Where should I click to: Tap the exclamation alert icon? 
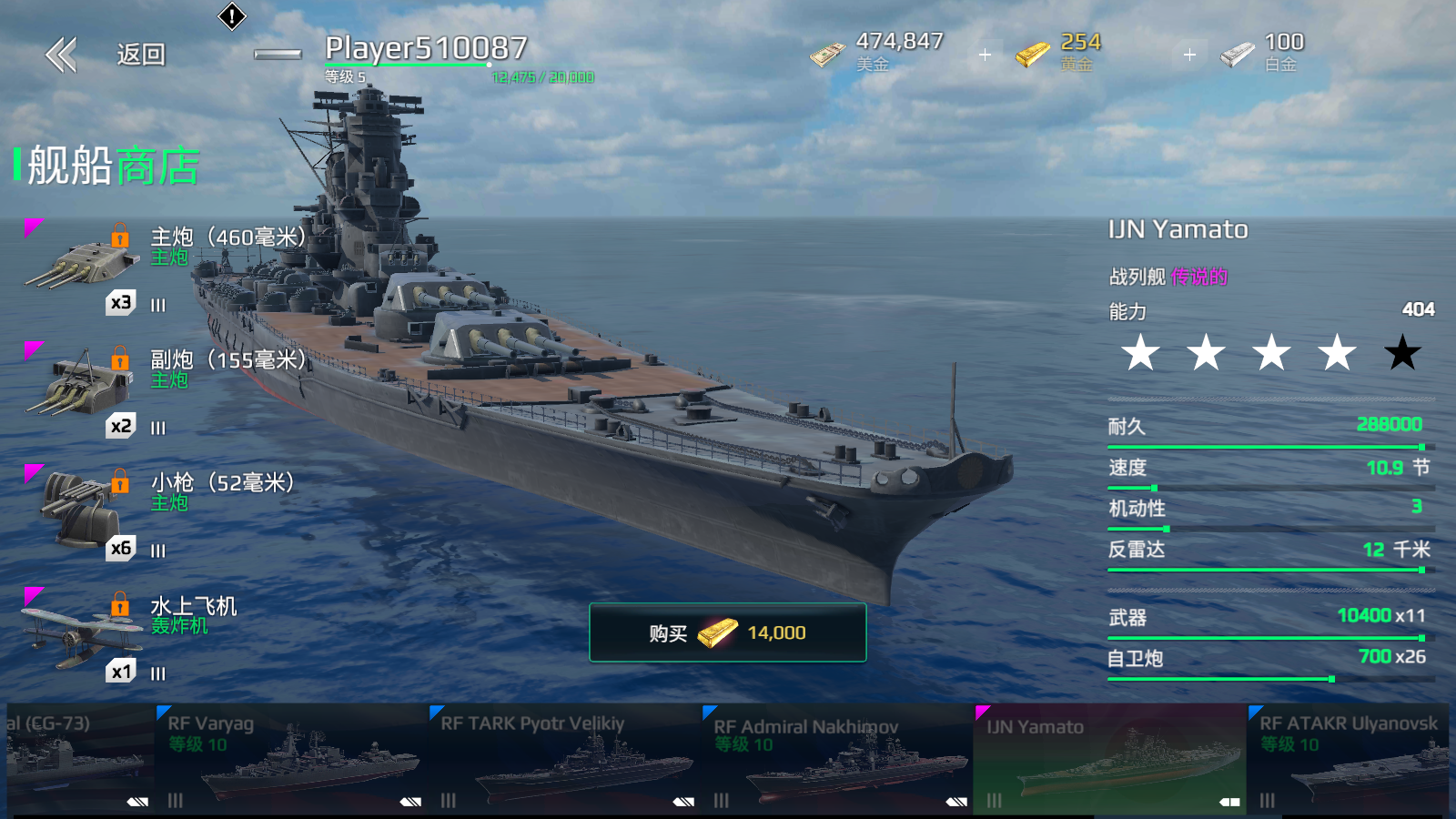click(232, 16)
